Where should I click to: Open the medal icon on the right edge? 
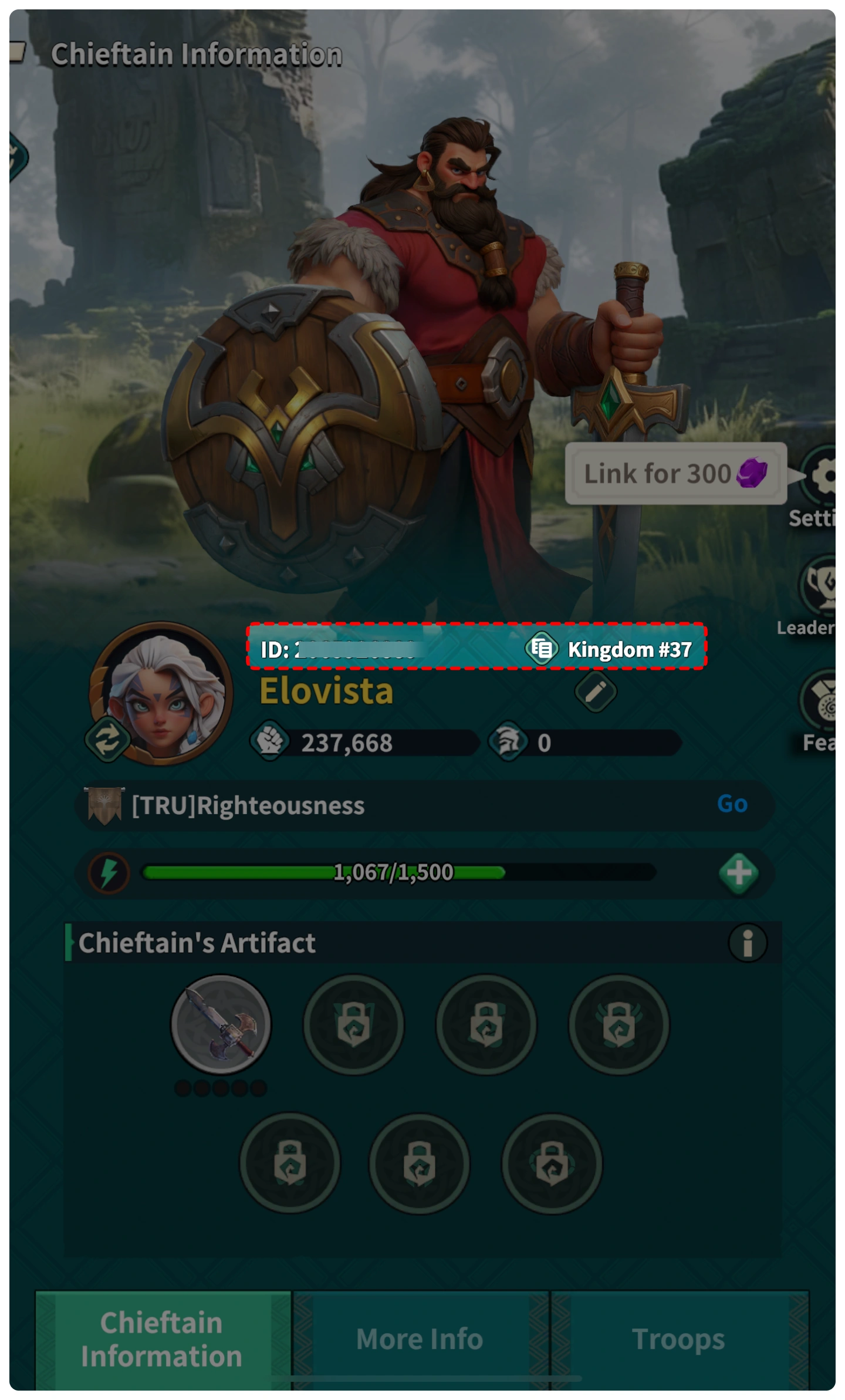(x=823, y=700)
